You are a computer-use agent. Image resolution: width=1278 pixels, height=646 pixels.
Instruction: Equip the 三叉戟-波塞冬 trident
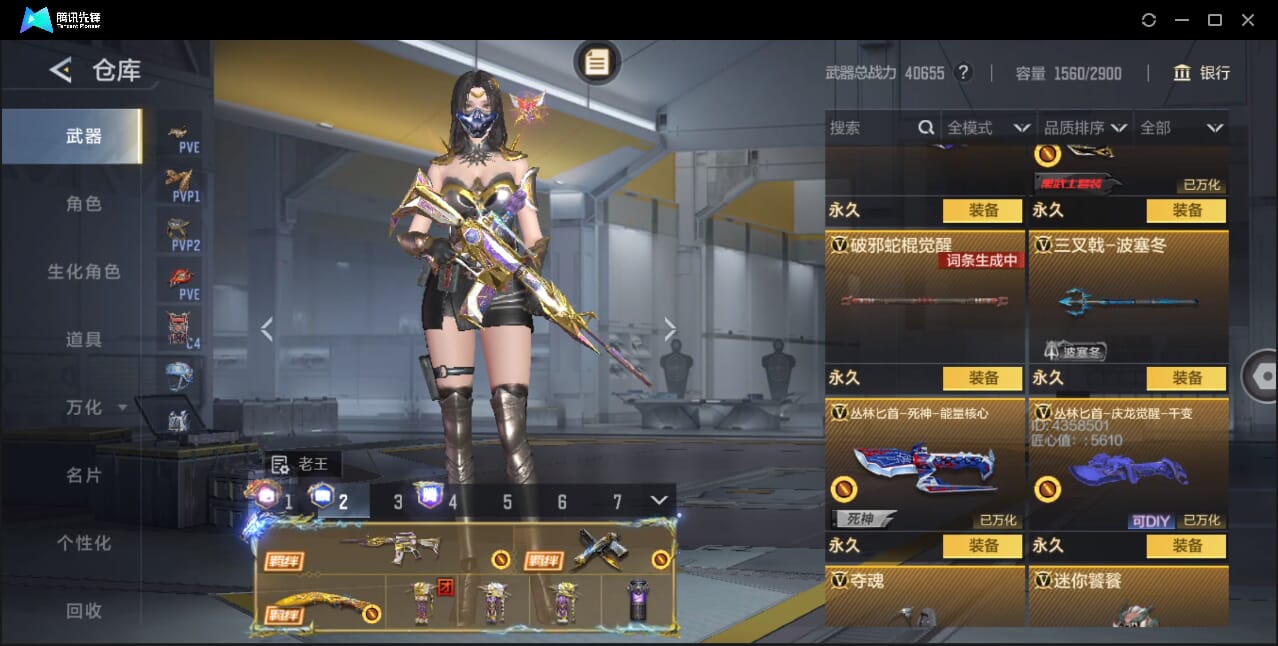click(1187, 378)
